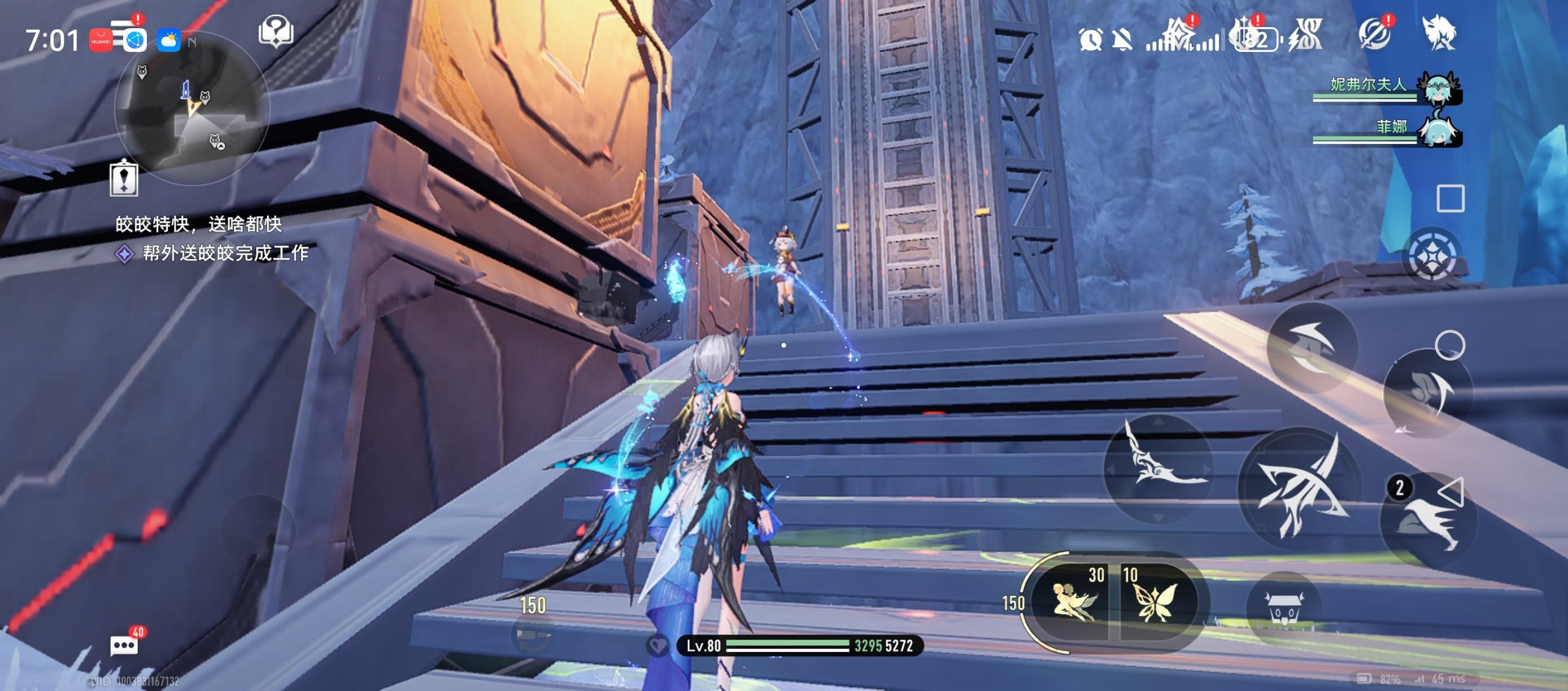
Task: Activate the fairy ability costing 30
Action: click(x=1075, y=599)
